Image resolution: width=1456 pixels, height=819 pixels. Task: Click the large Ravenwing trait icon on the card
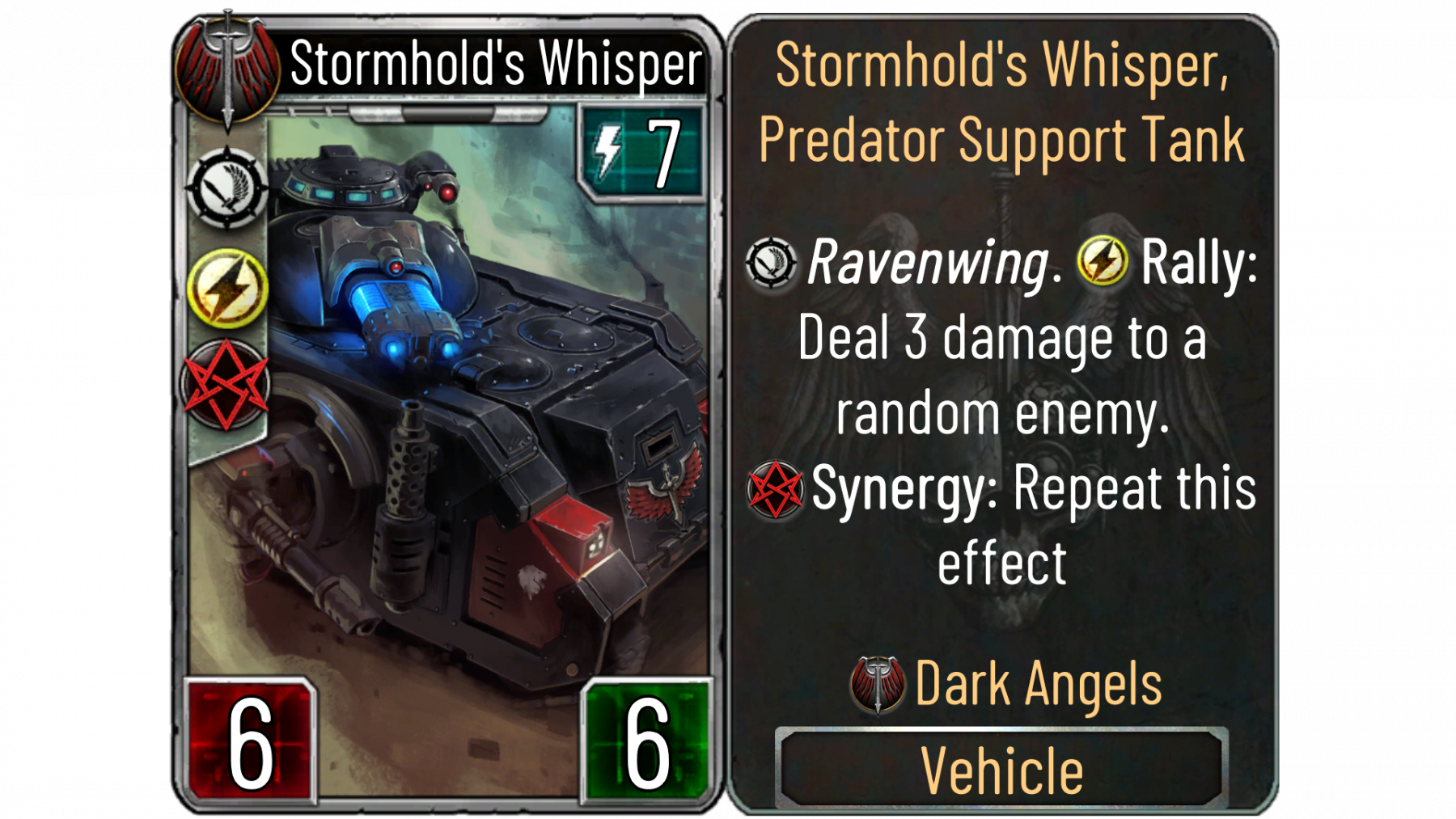pos(226,188)
